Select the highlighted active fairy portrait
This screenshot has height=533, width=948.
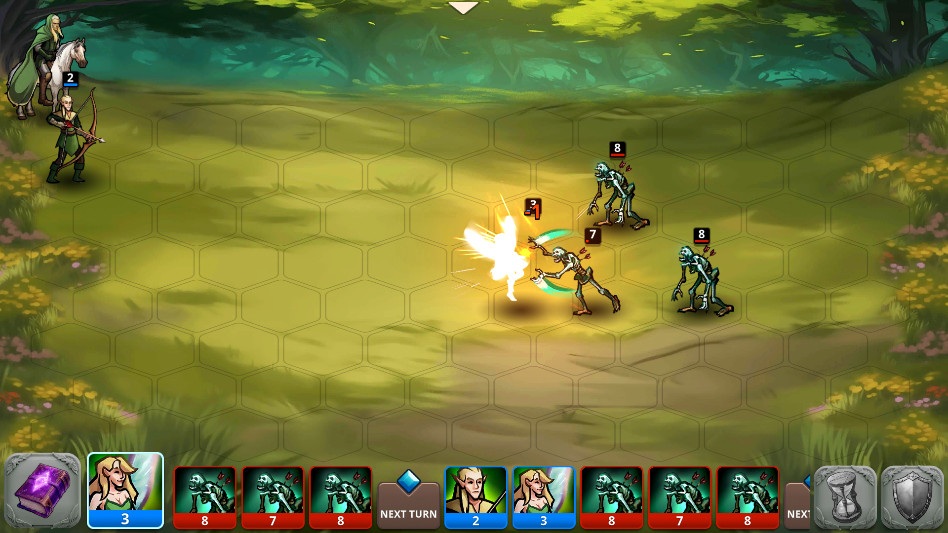coord(125,490)
